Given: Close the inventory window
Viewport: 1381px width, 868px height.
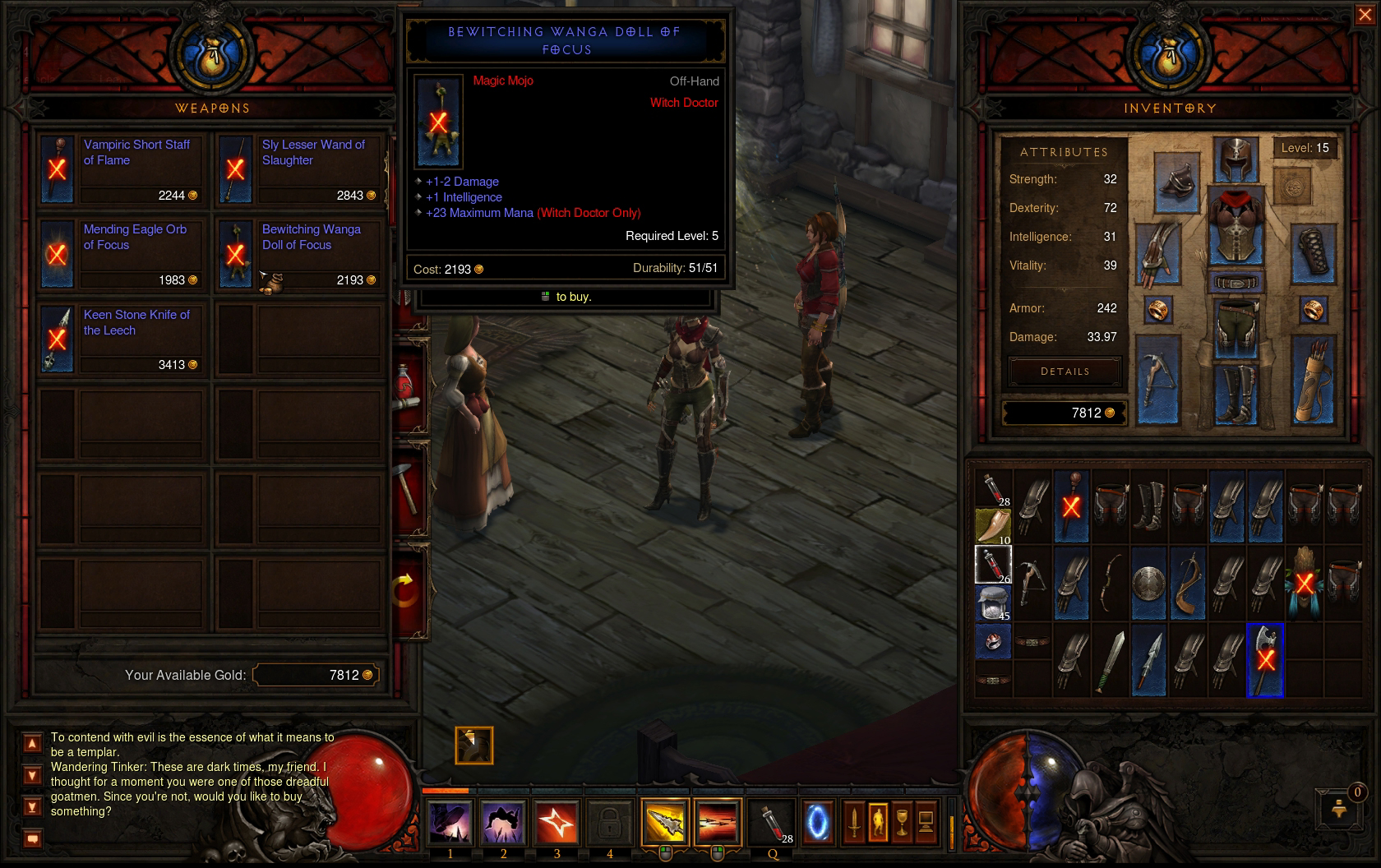Looking at the screenshot, I should [x=1364, y=16].
